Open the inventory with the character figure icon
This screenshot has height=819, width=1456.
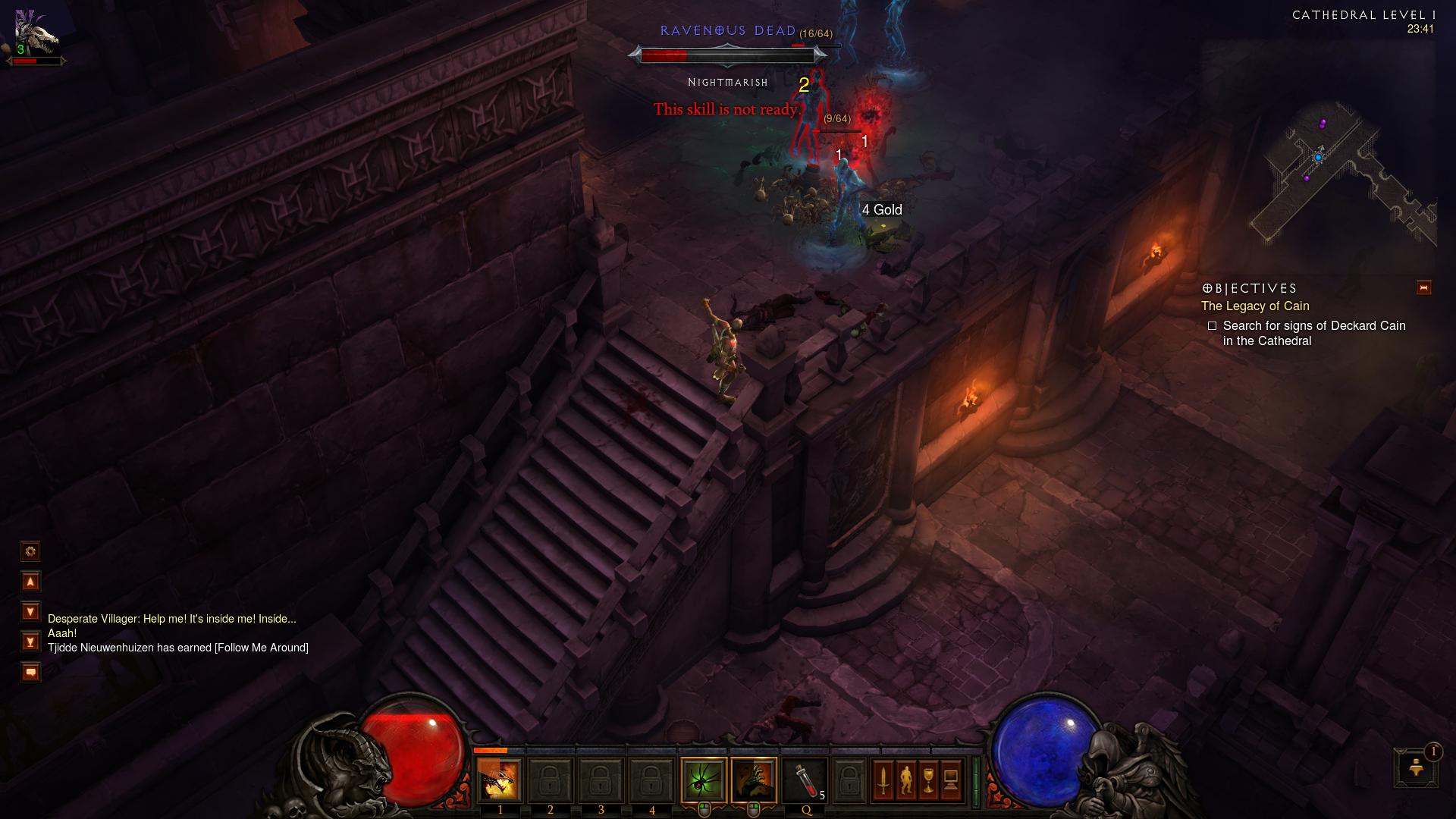[x=905, y=780]
